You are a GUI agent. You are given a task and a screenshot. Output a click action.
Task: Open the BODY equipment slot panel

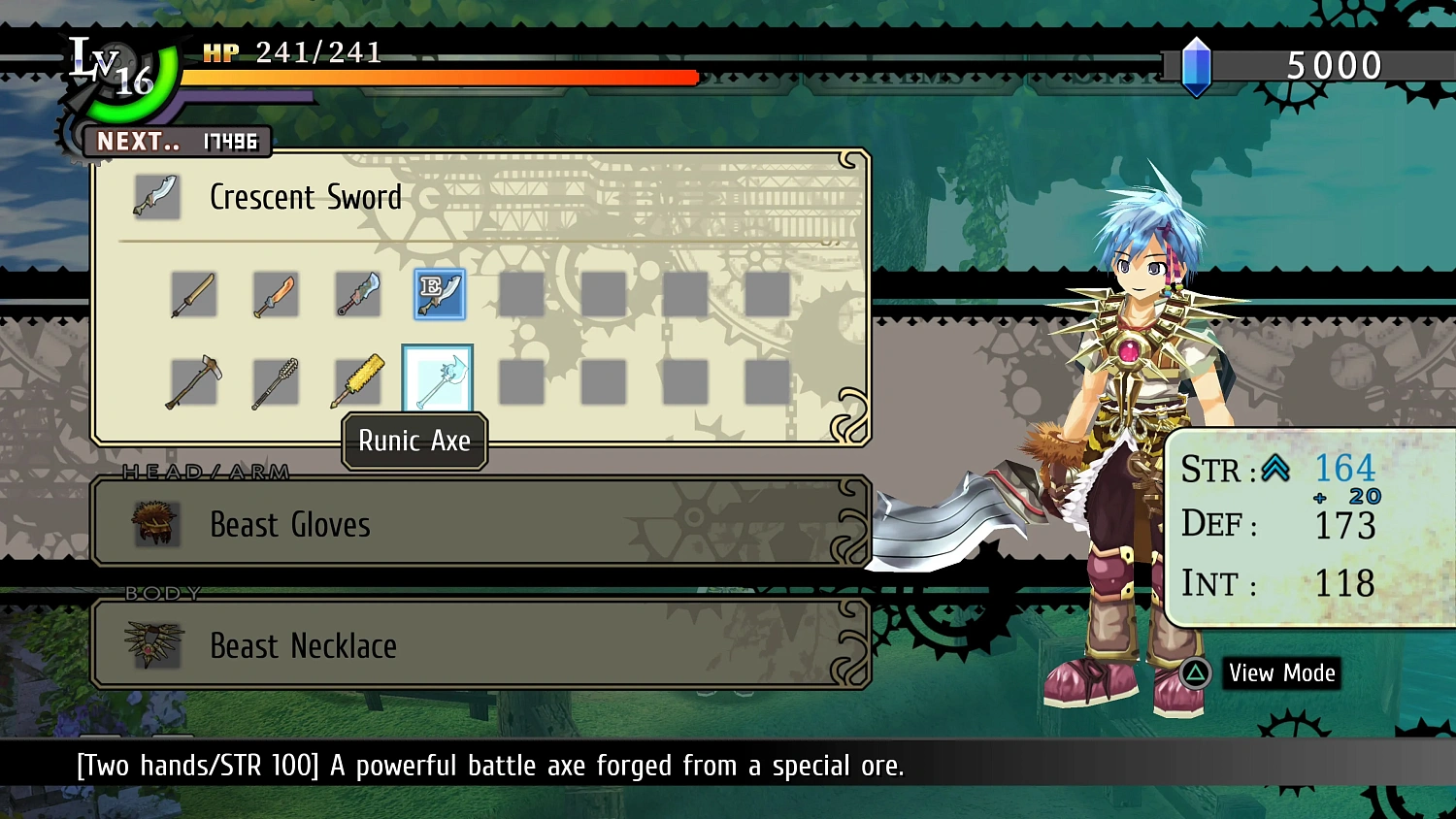[x=481, y=643]
